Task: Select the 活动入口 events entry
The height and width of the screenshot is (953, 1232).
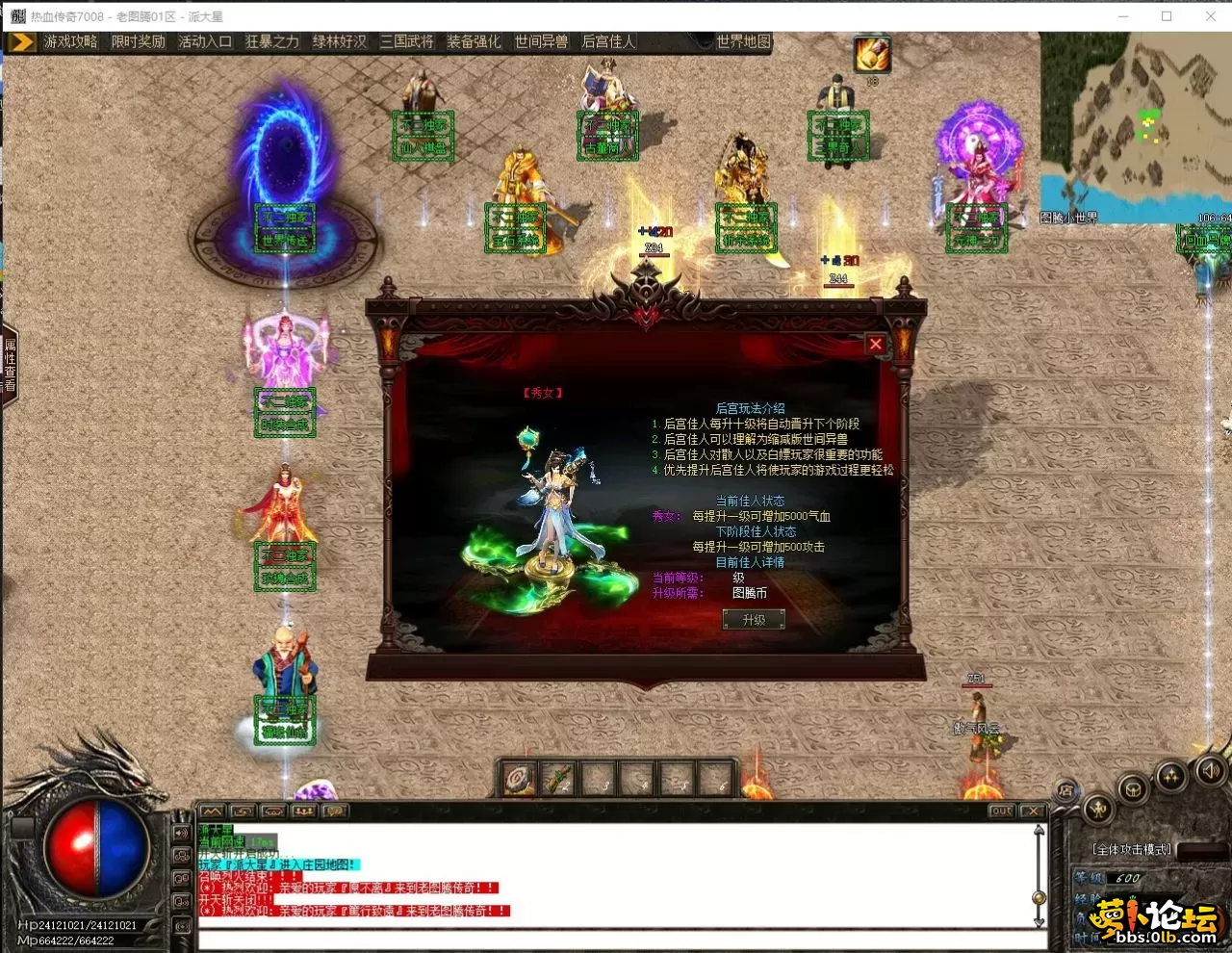Action: 205,41
